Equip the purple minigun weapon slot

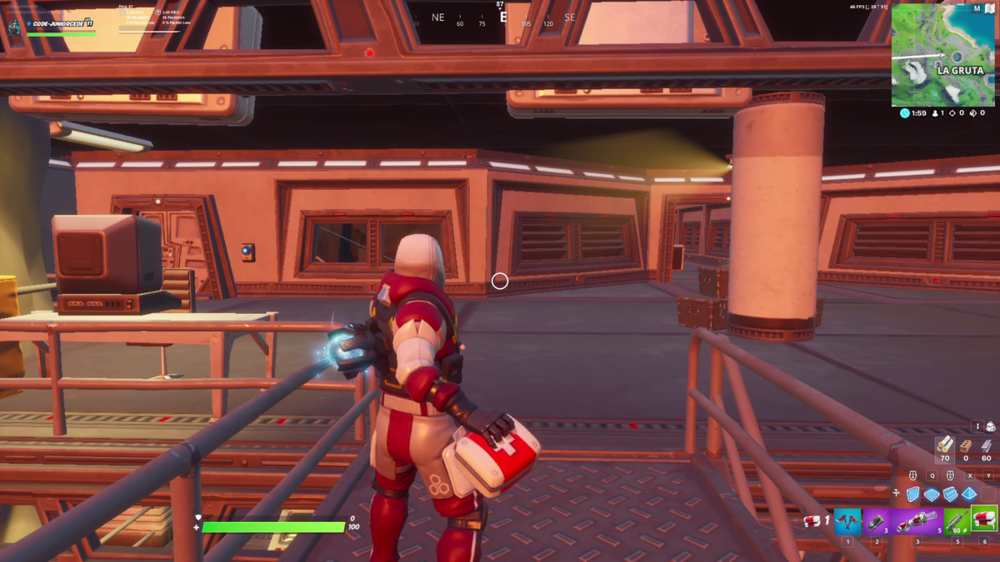point(918,521)
